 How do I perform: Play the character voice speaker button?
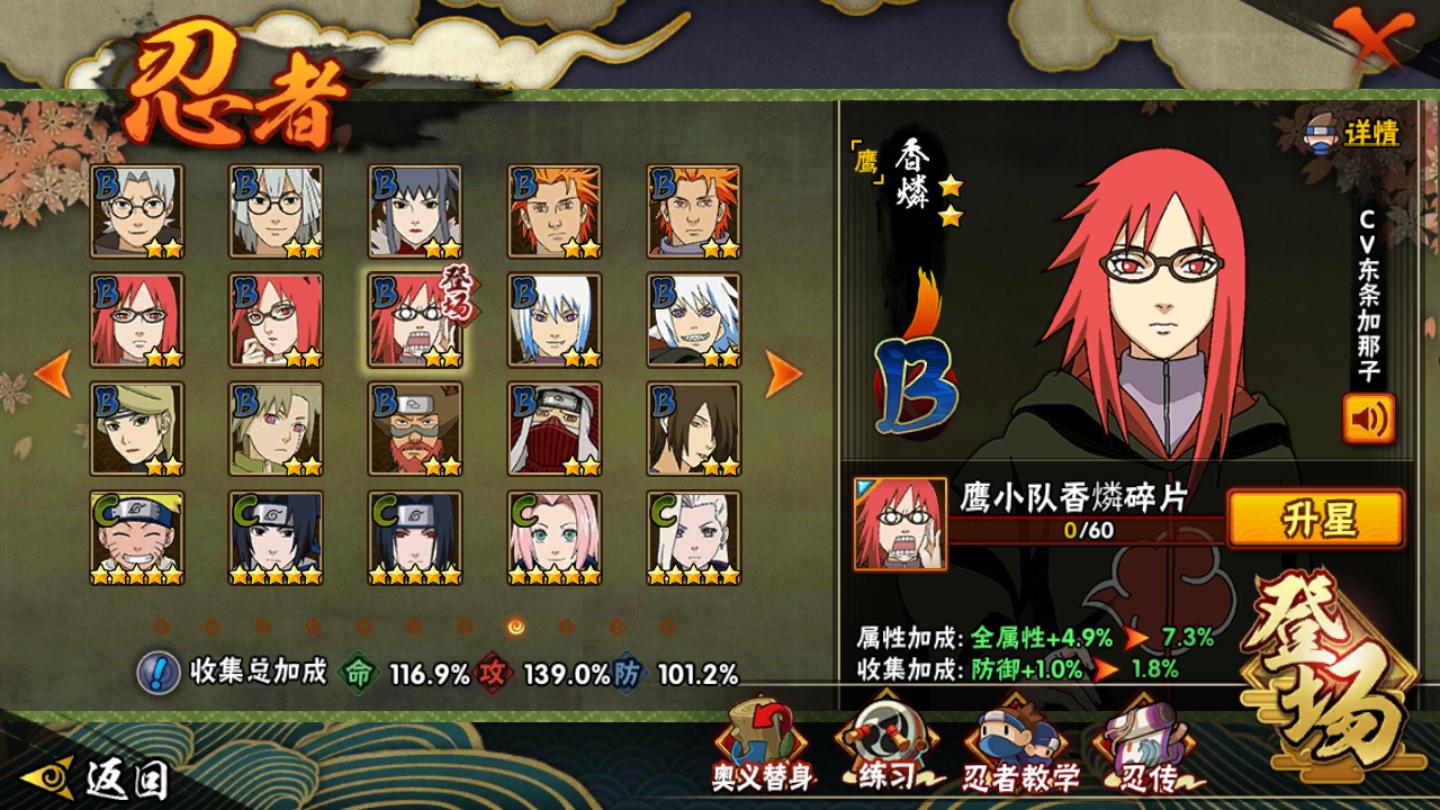point(1368,419)
